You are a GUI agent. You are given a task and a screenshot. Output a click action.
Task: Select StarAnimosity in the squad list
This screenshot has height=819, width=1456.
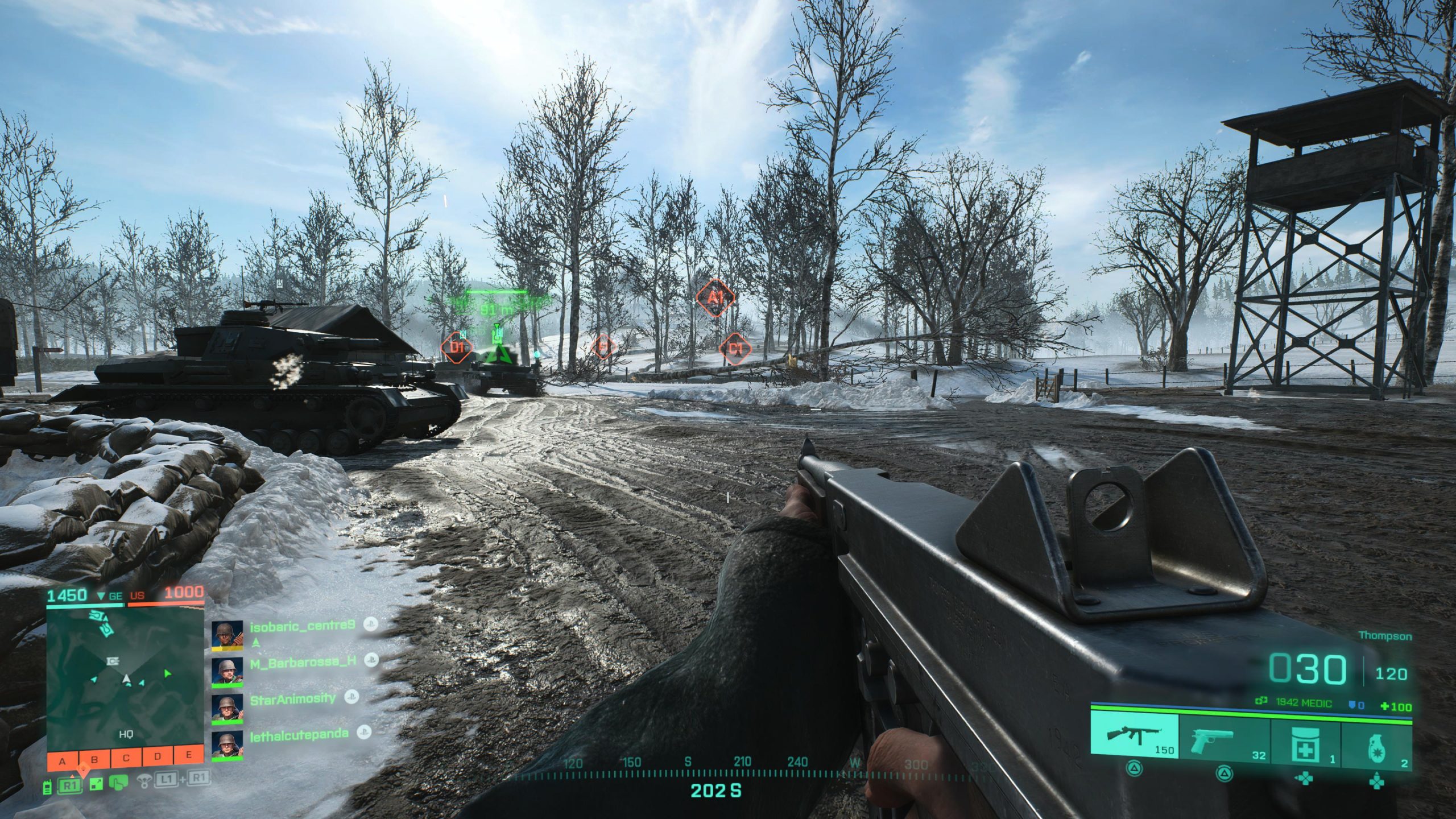point(293,699)
